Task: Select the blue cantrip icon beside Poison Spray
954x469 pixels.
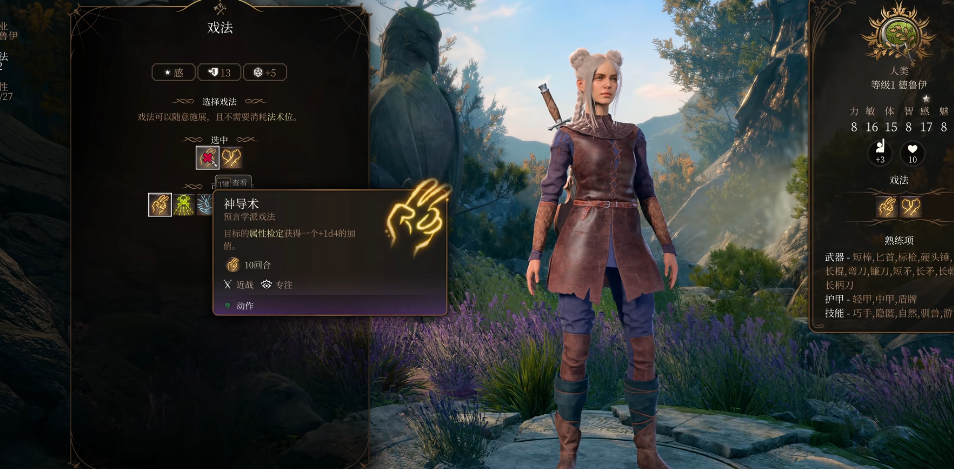Action: tap(205, 205)
